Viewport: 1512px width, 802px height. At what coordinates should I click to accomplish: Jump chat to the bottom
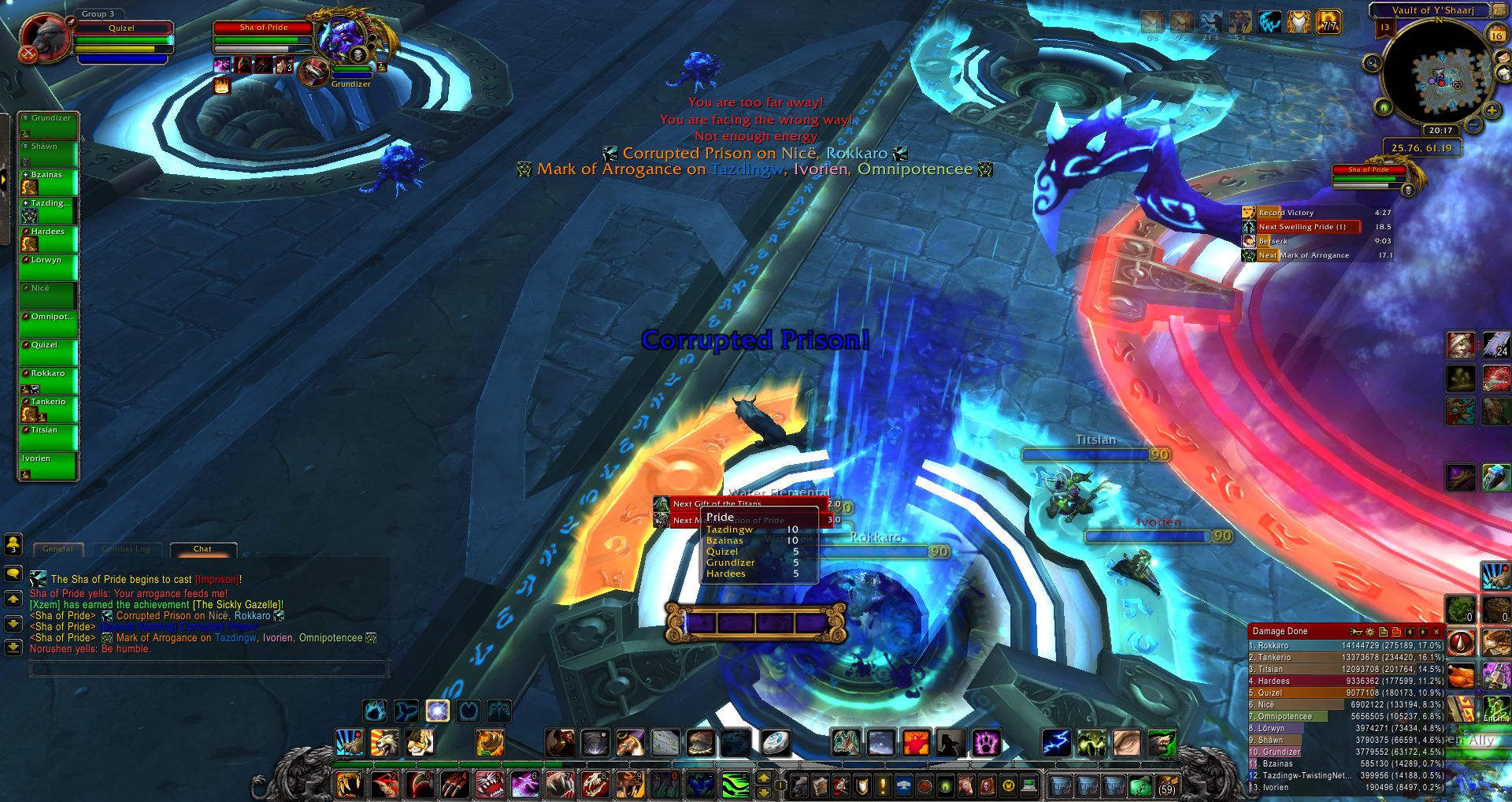click(13, 647)
